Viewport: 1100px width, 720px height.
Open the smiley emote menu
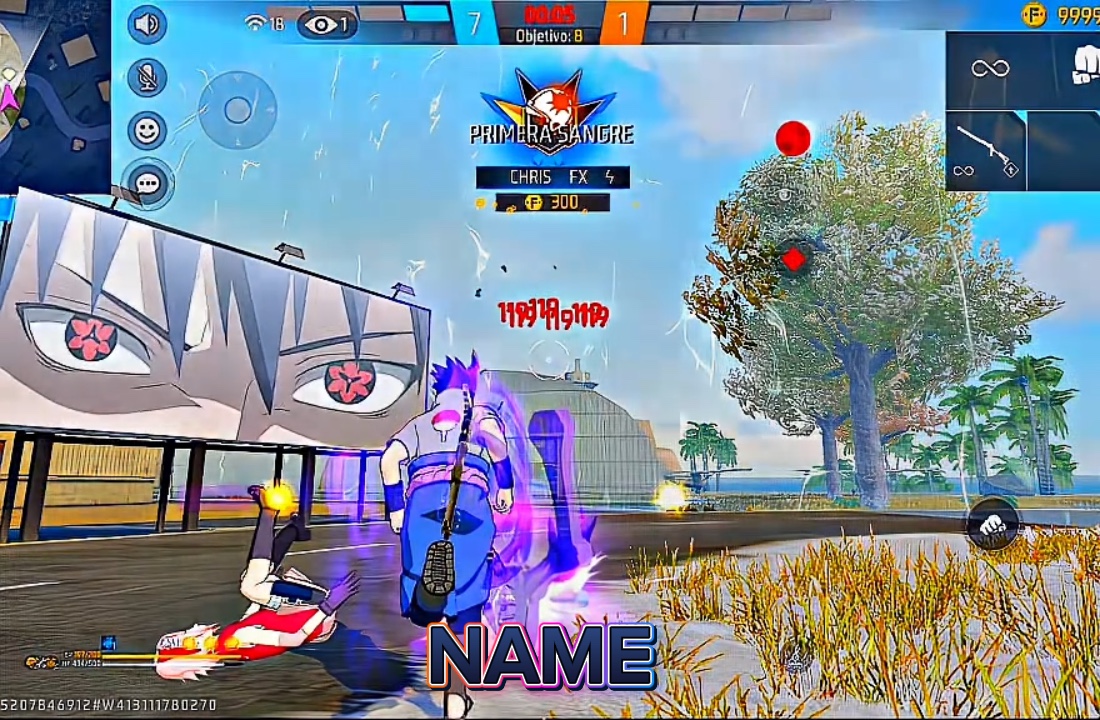148,130
